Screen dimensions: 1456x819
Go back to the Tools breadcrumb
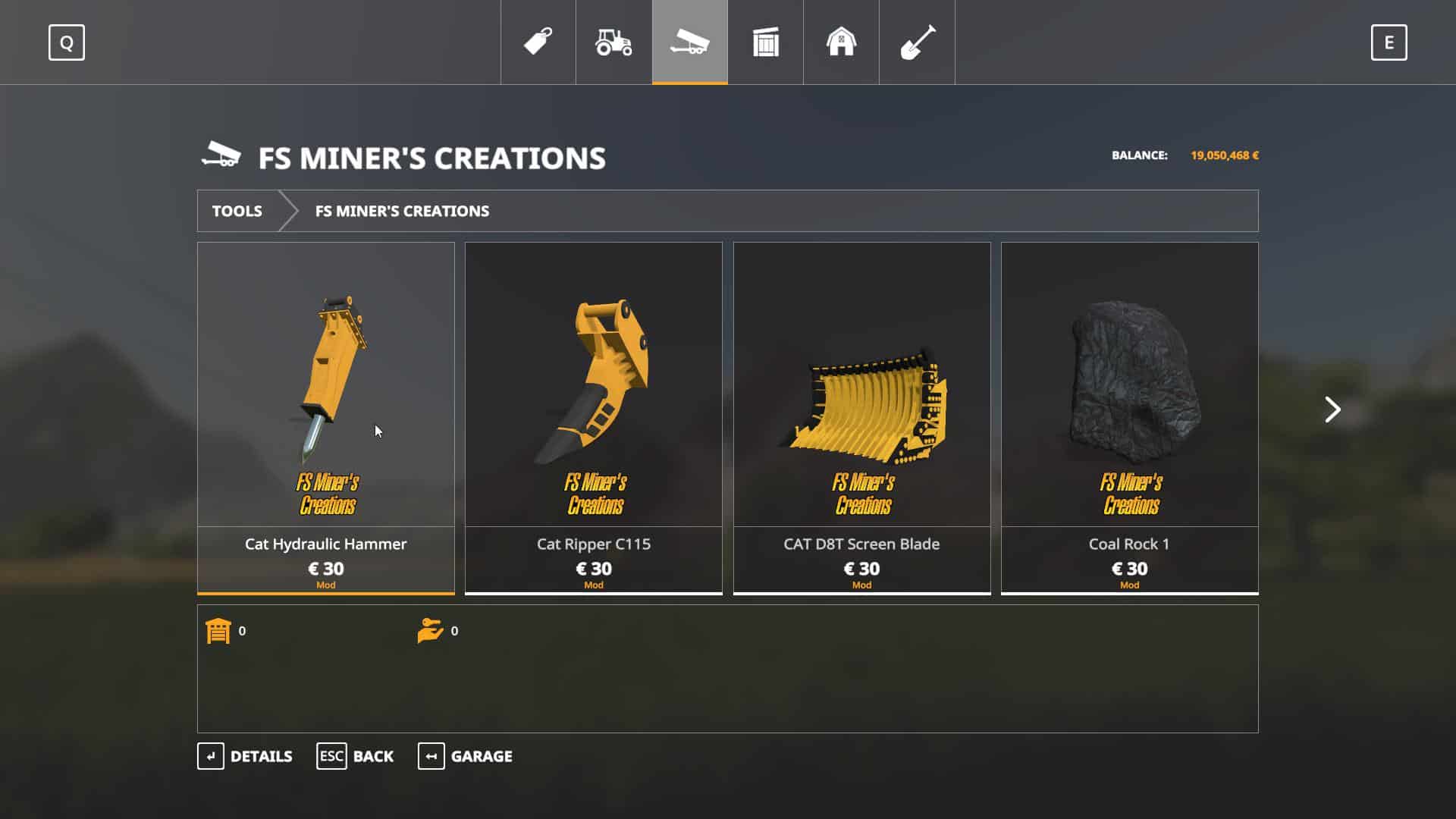pyautogui.click(x=237, y=211)
